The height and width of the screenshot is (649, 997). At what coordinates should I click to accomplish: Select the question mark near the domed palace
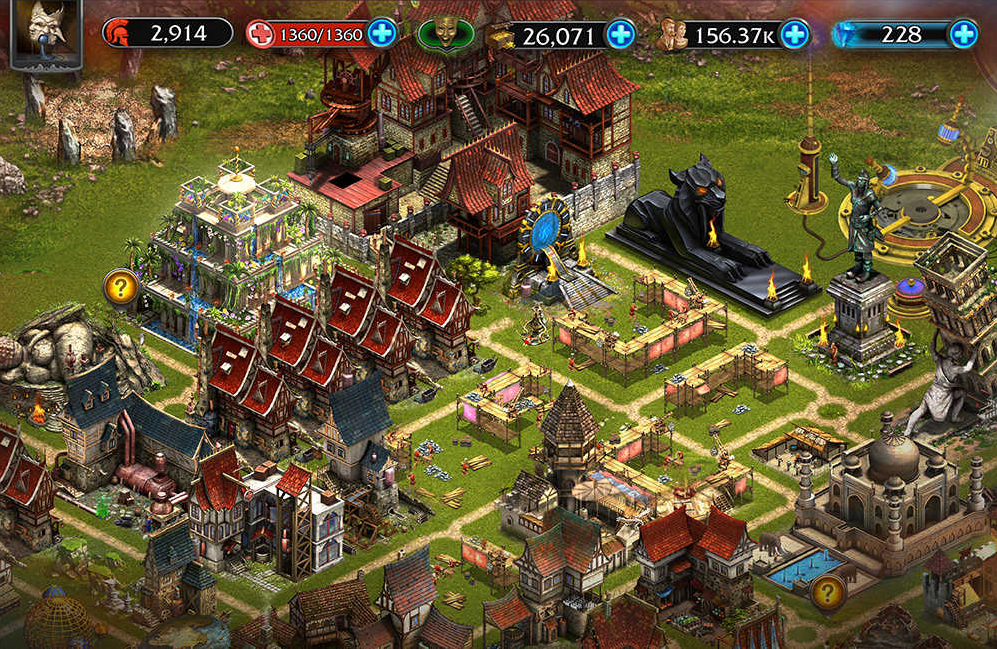coord(827,593)
